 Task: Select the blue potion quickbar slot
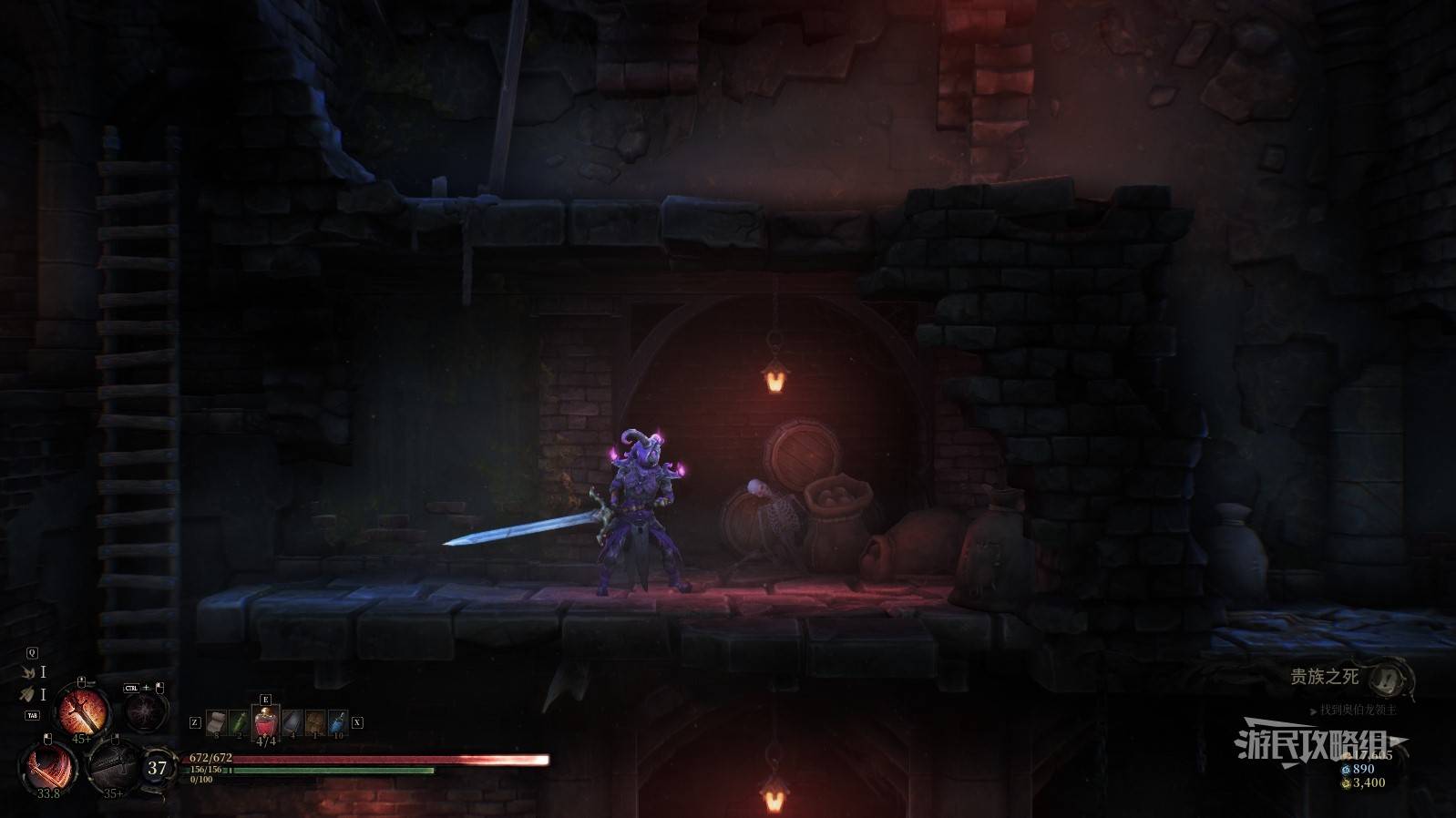click(338, 723)
